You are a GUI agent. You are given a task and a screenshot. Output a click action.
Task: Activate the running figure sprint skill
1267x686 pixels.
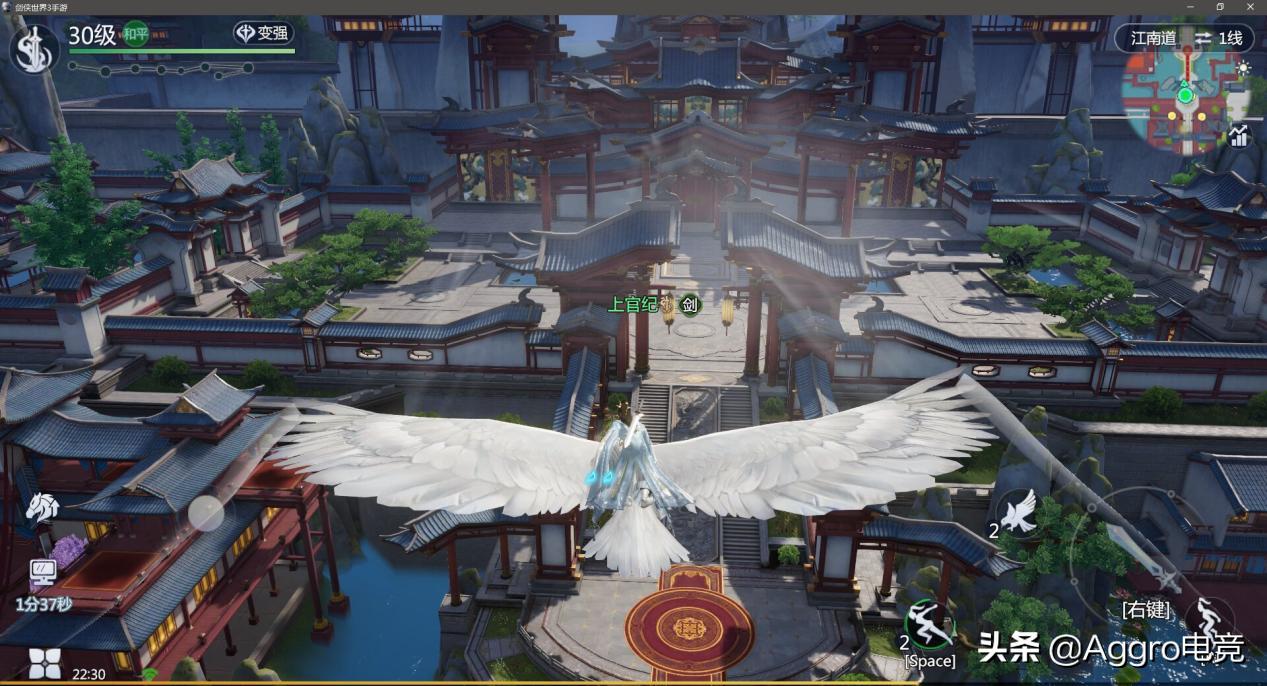pos(1209,618)
